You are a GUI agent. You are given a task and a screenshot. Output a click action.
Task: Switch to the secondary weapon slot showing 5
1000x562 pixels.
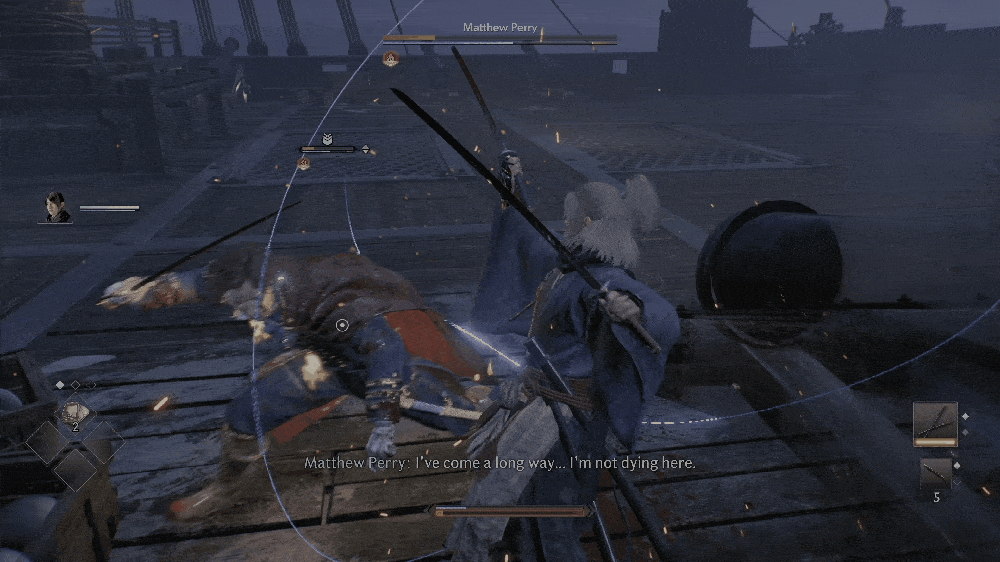click(935, 472)
